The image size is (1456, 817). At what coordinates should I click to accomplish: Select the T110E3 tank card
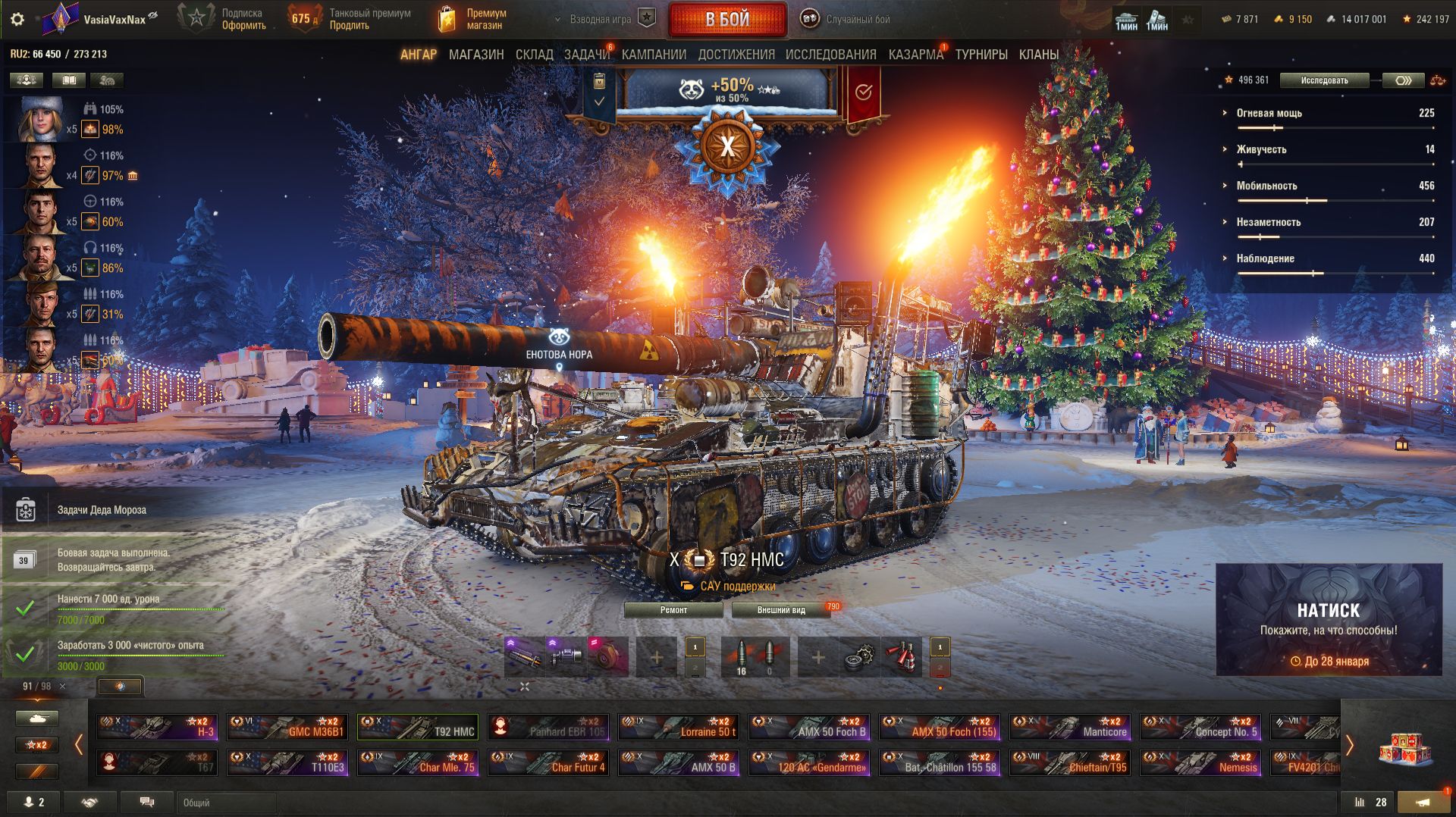coord(287,762)
